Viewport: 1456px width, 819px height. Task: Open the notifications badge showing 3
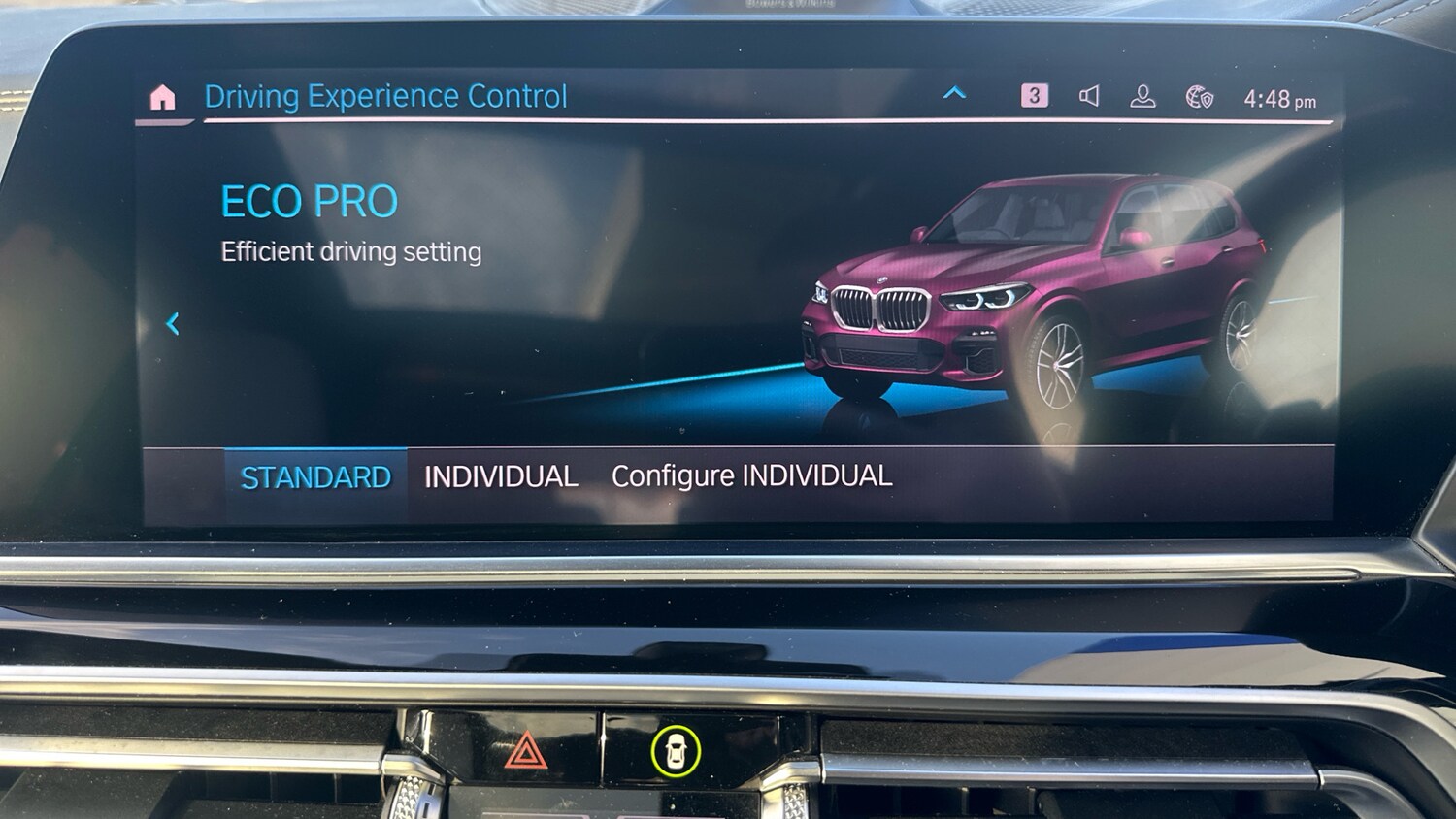(x=1034, y=95)
